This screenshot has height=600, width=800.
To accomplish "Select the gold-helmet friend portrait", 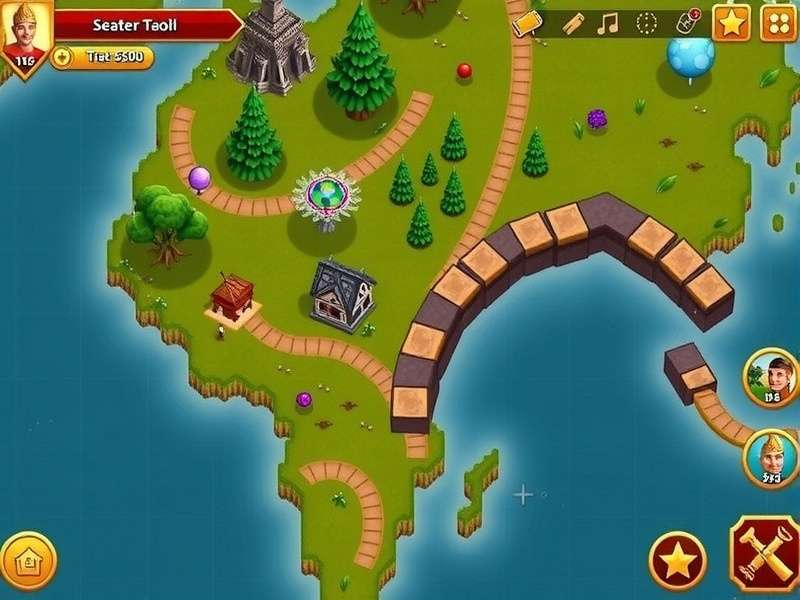I will pyautogui.click(x=771, y=459).
